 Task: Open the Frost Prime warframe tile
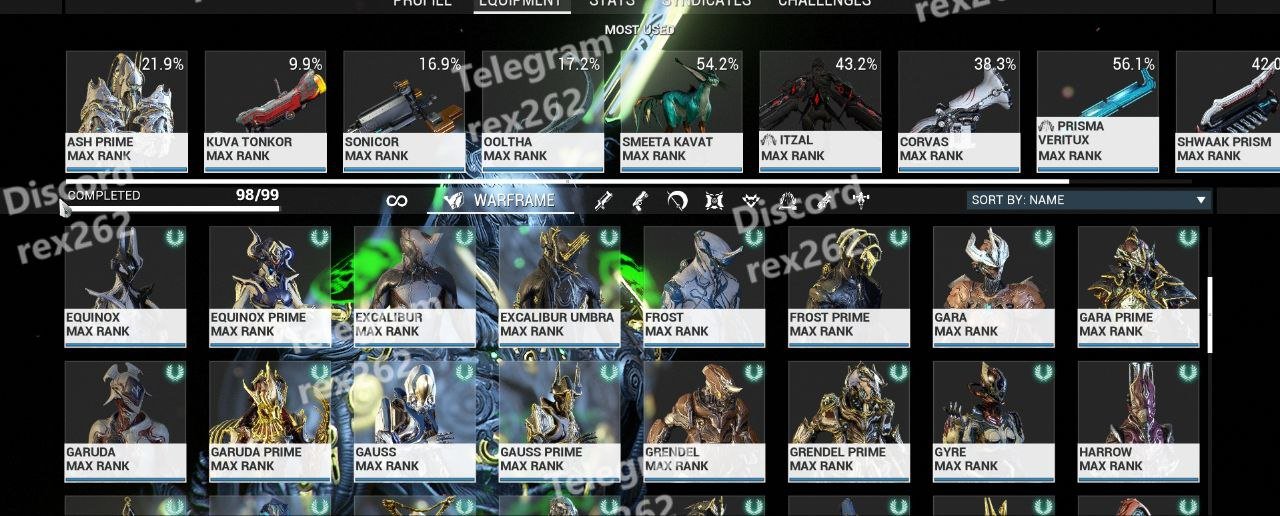(849, 286)
